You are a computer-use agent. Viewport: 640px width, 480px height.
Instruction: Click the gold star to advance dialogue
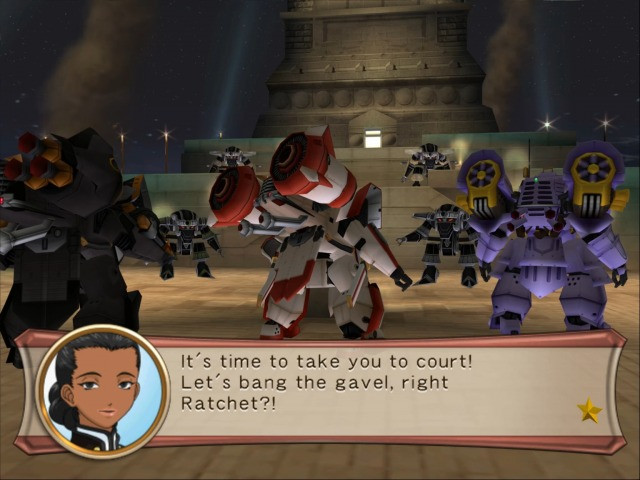(x=589, y=410)
